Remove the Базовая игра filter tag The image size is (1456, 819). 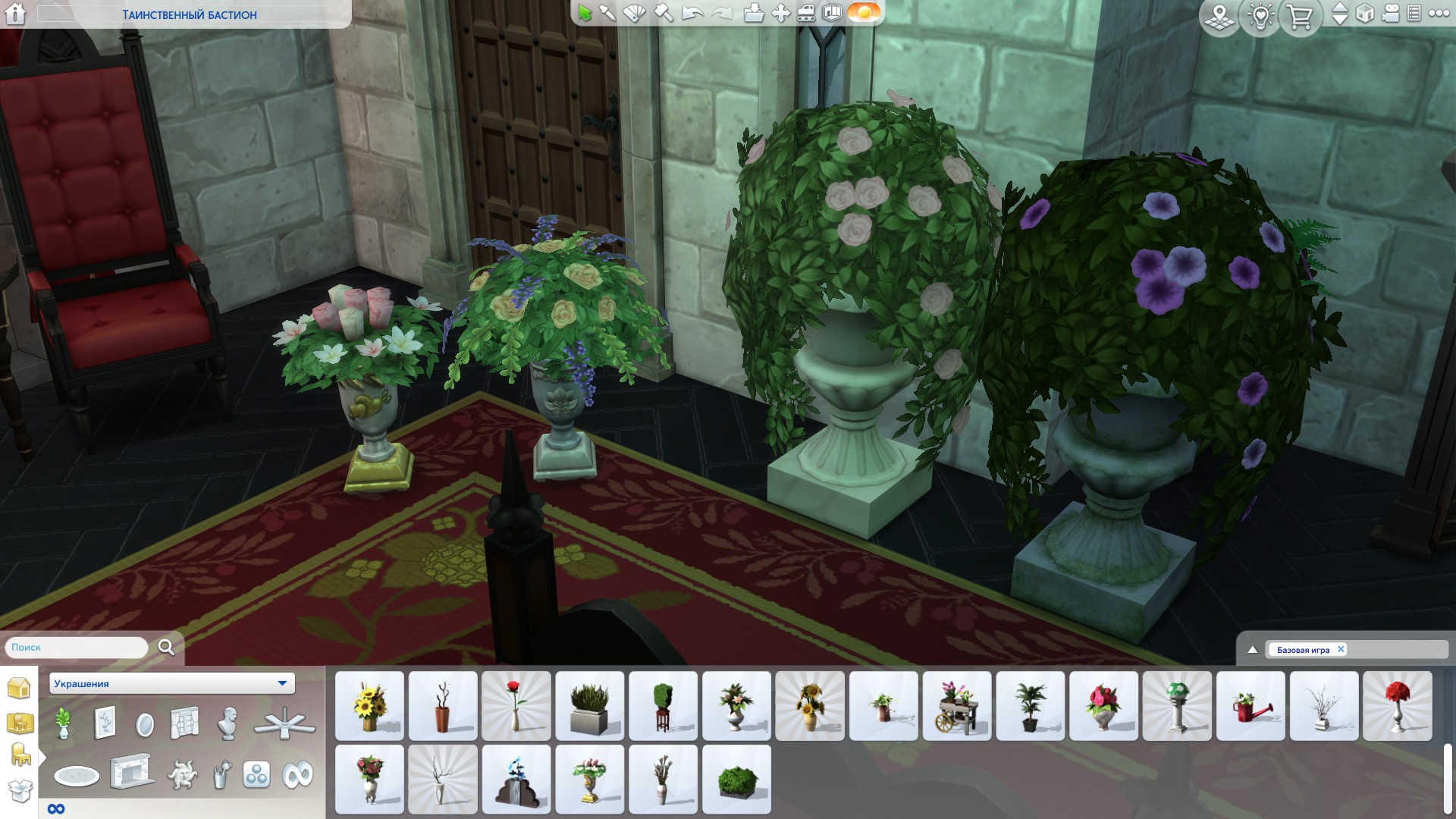(1341, 649)
